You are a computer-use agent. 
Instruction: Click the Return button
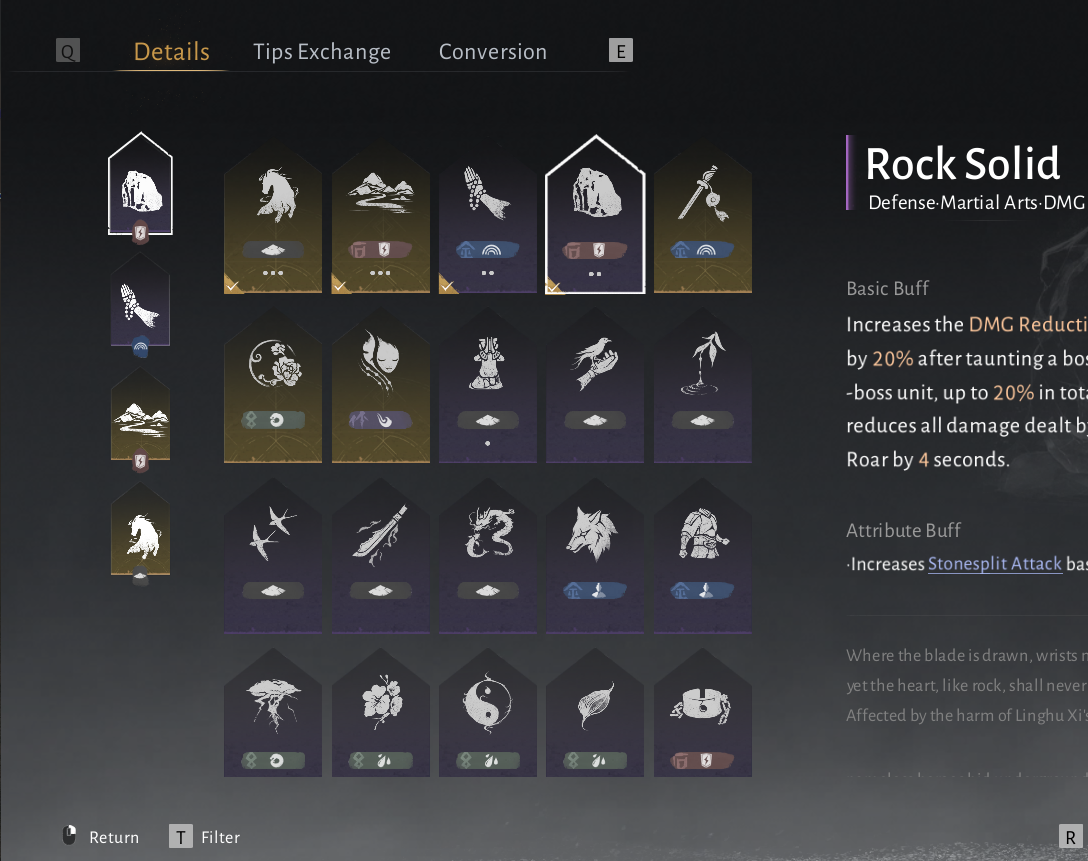(x=103, y=837)
